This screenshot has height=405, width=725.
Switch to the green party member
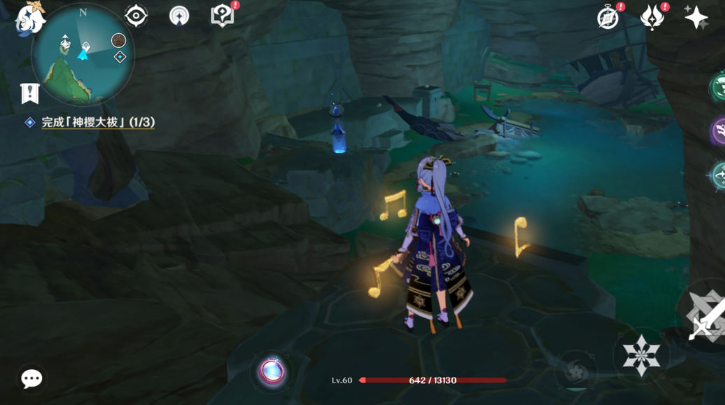[x=718, y=85]
